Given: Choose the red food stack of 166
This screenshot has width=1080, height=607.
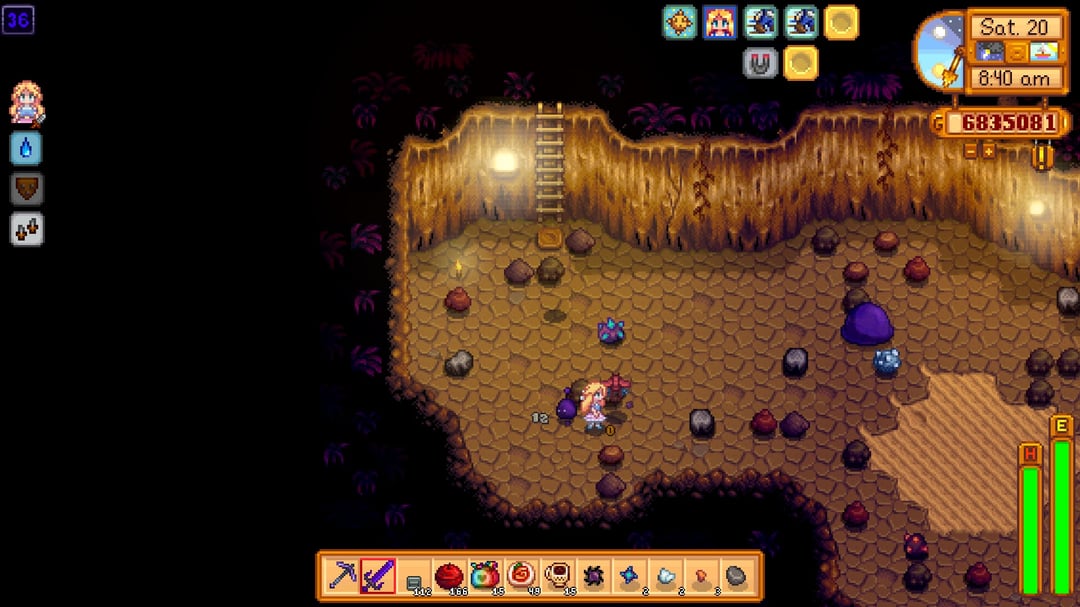Looking at the screenshot, I should (449, 576).
